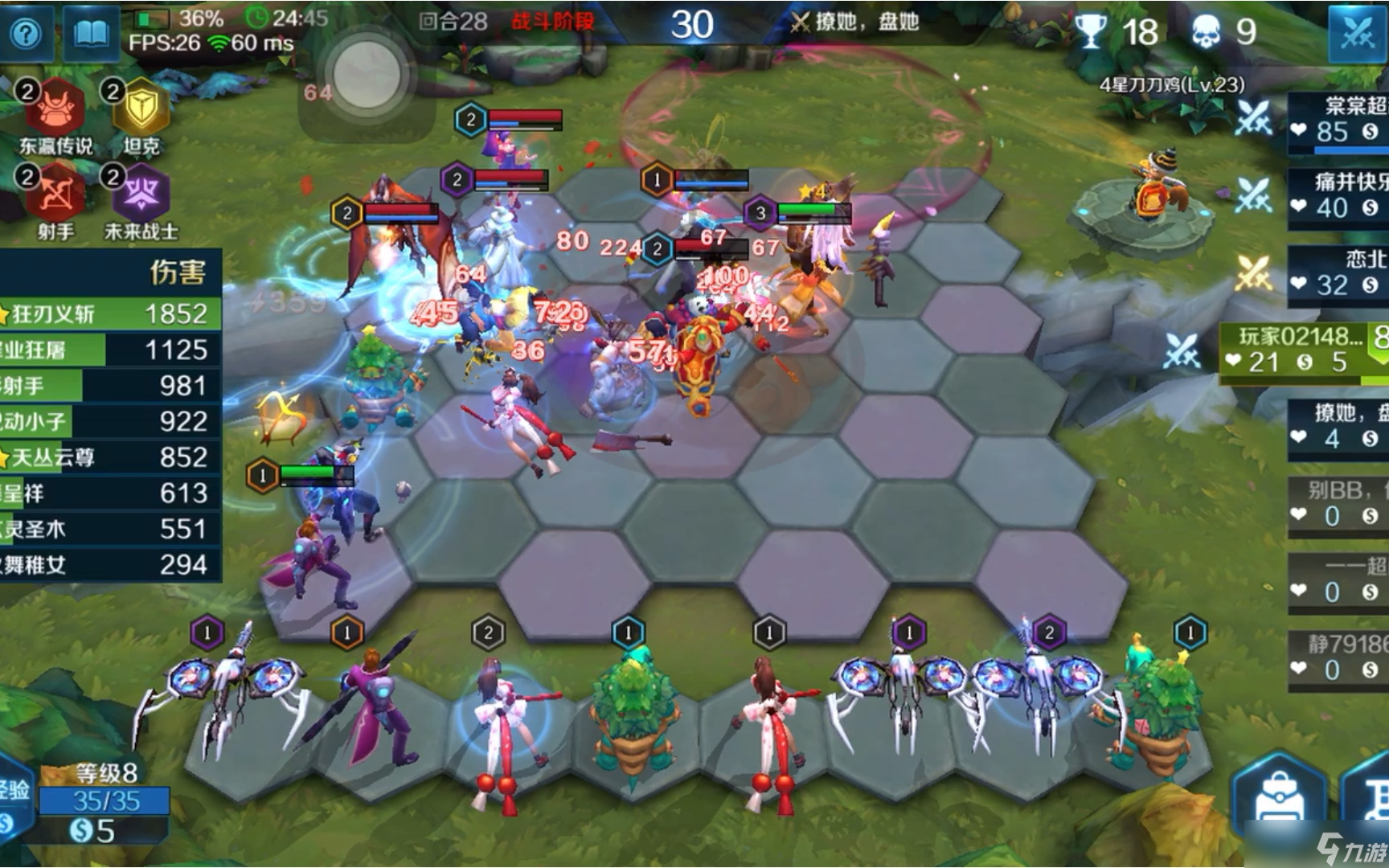Select own player row 玩家02148
The width and height of the screenshot is (1389, 868).
pos(1304,350)
